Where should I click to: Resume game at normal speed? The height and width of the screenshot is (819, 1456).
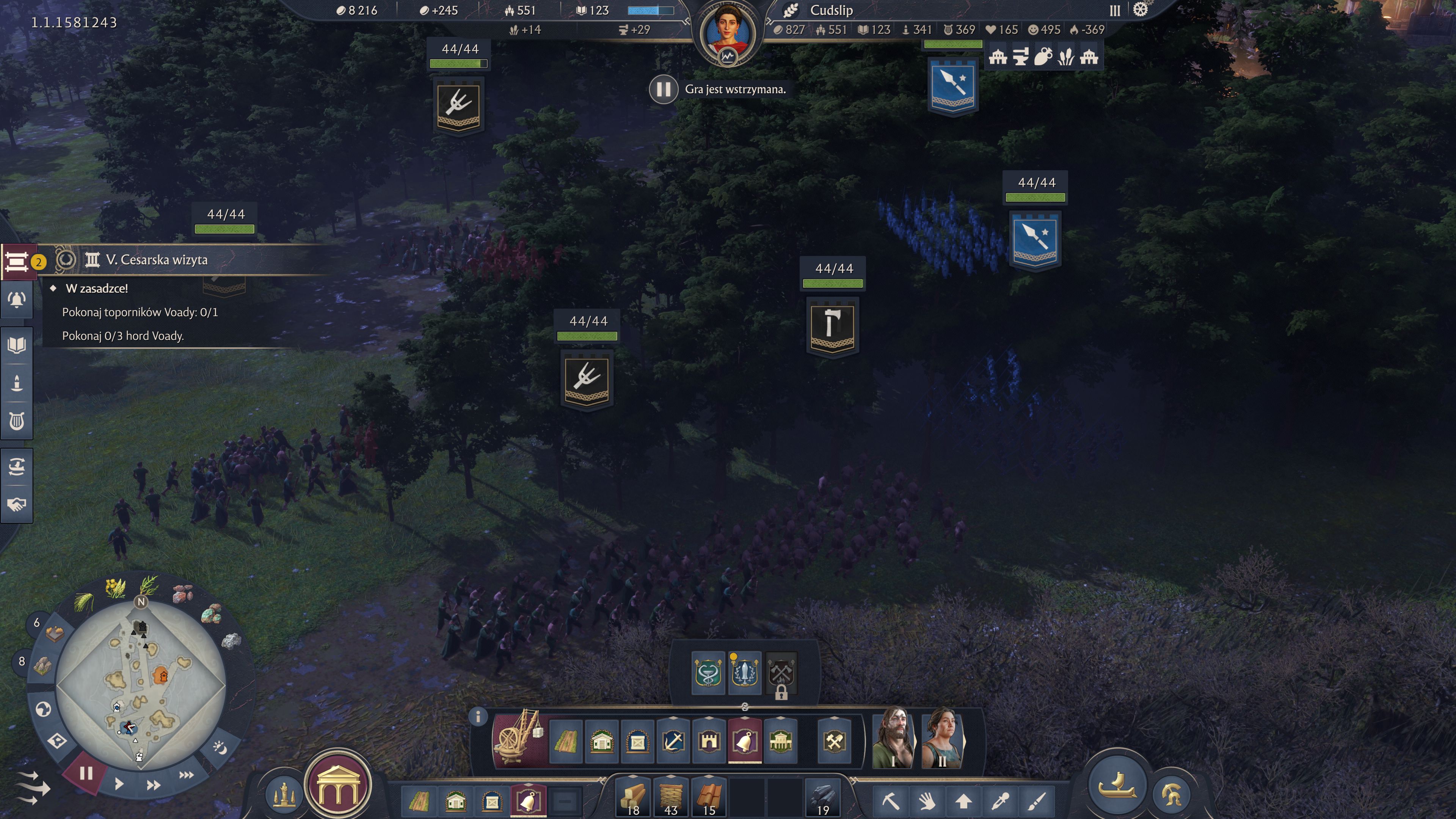(x=119, y=784)
